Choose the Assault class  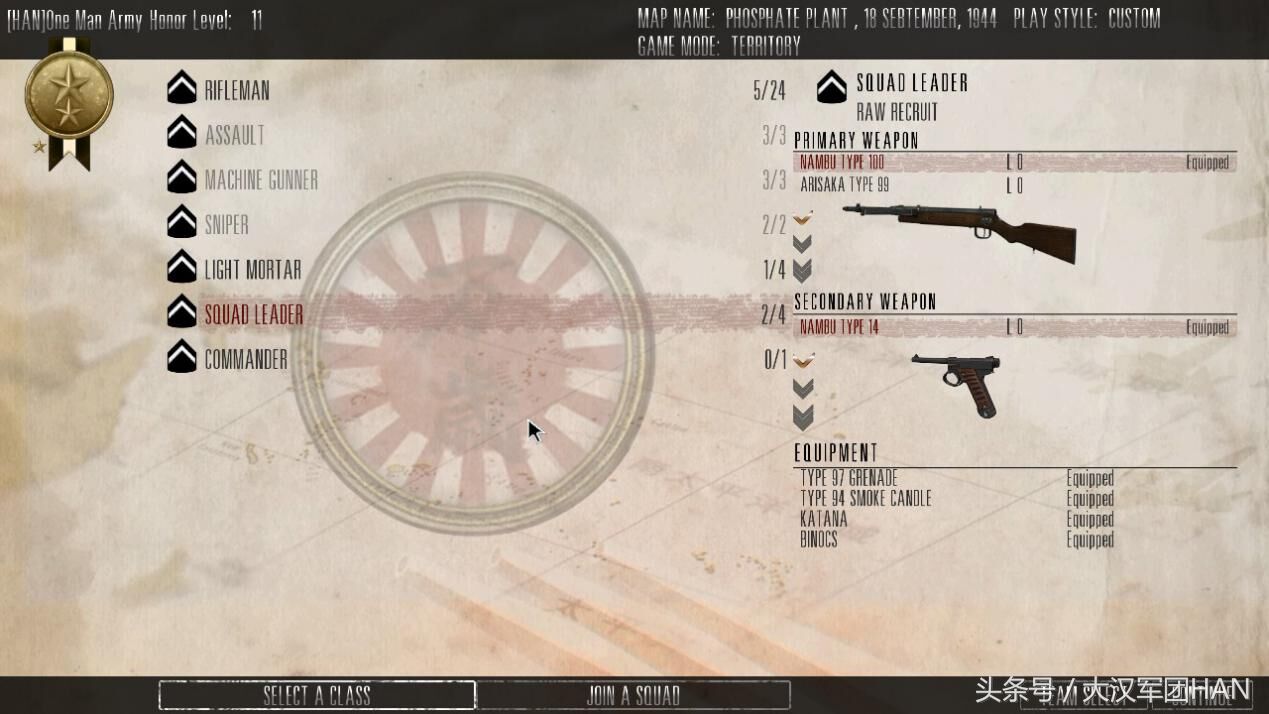point(235,135)
